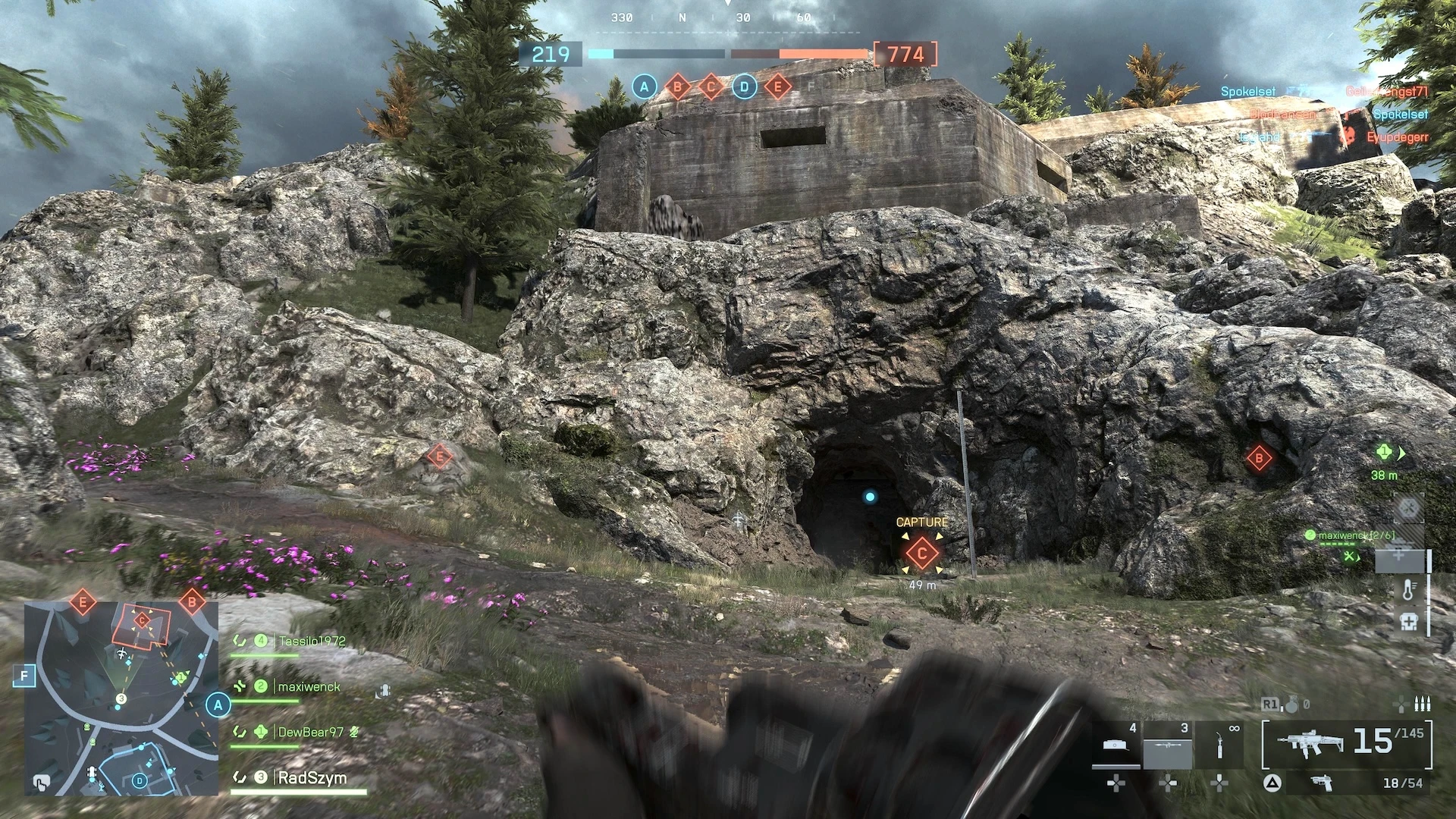This screenshot has width=1456, height=819.
Task: Select objective D in the top objective bar
Action: pyautogui.click(x=744, y=86)
